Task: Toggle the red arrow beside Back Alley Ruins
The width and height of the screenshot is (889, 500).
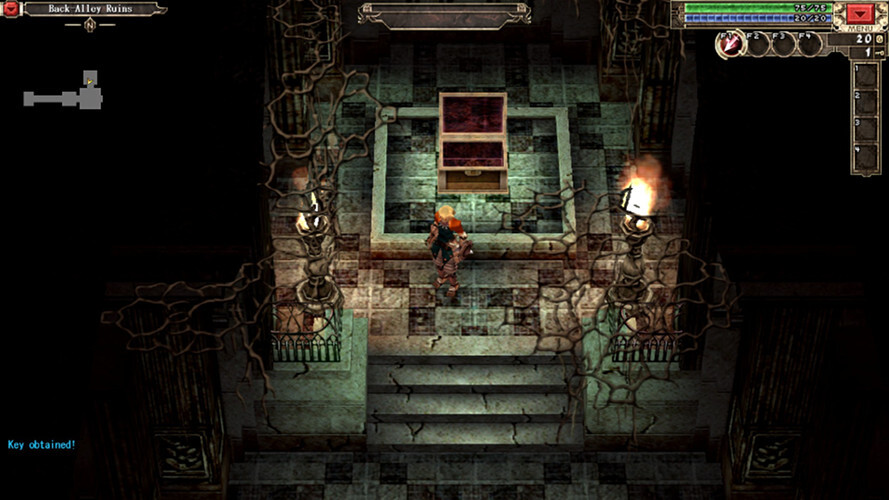Action: tap(13, 9)
